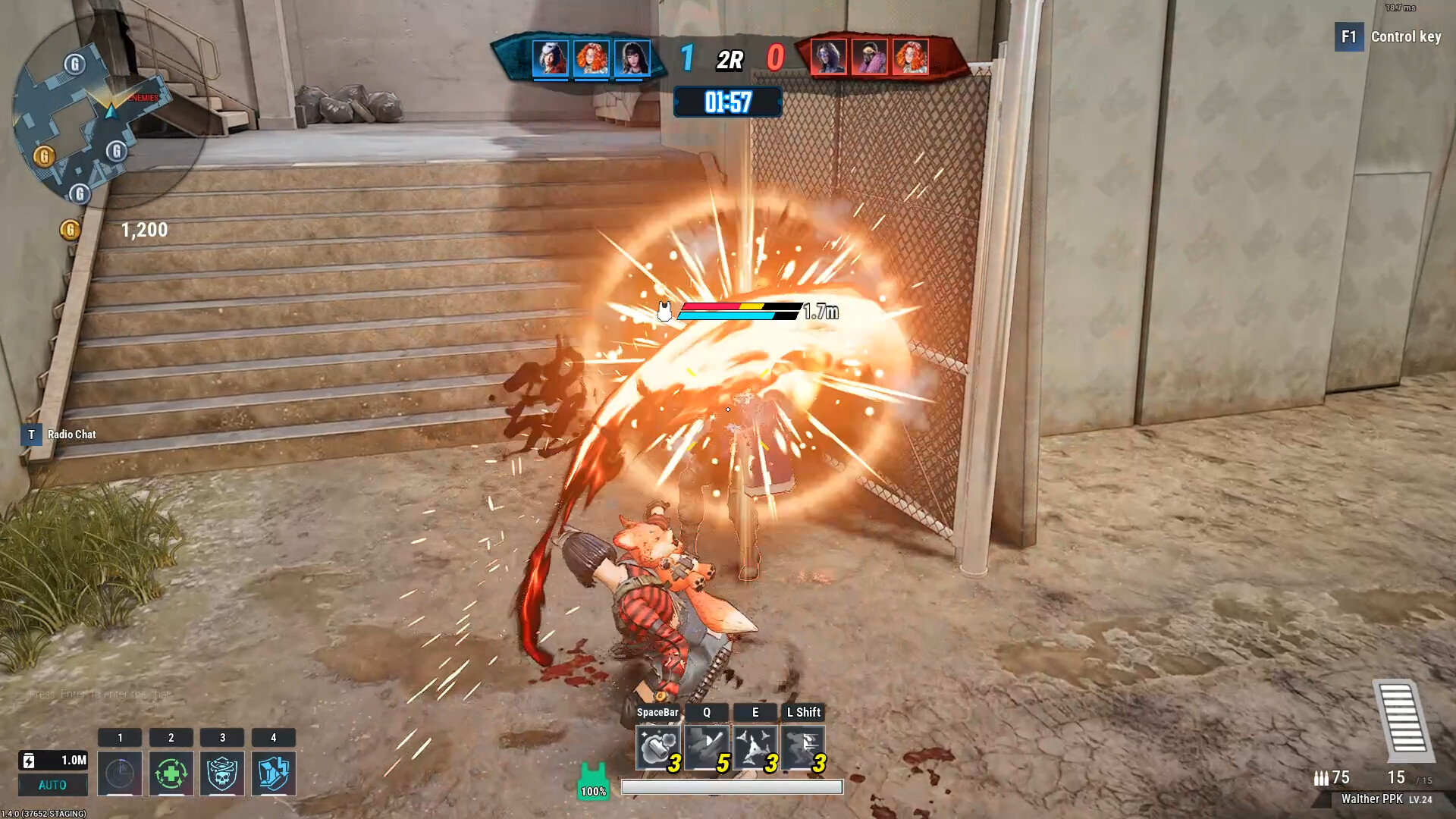Click the chat entry prompt line

pyautogui.click(x=99, y=694)
